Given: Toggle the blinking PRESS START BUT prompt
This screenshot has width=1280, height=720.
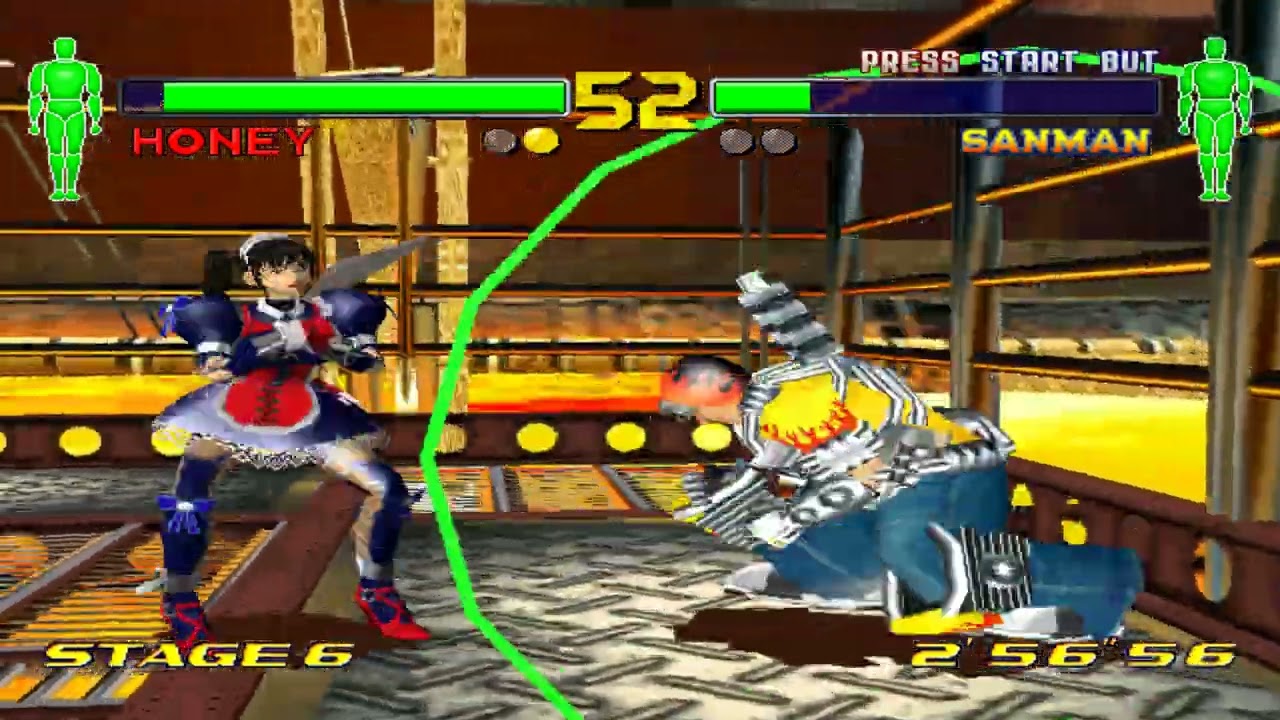Looking at the screenshot, I should pos(1010,59).
